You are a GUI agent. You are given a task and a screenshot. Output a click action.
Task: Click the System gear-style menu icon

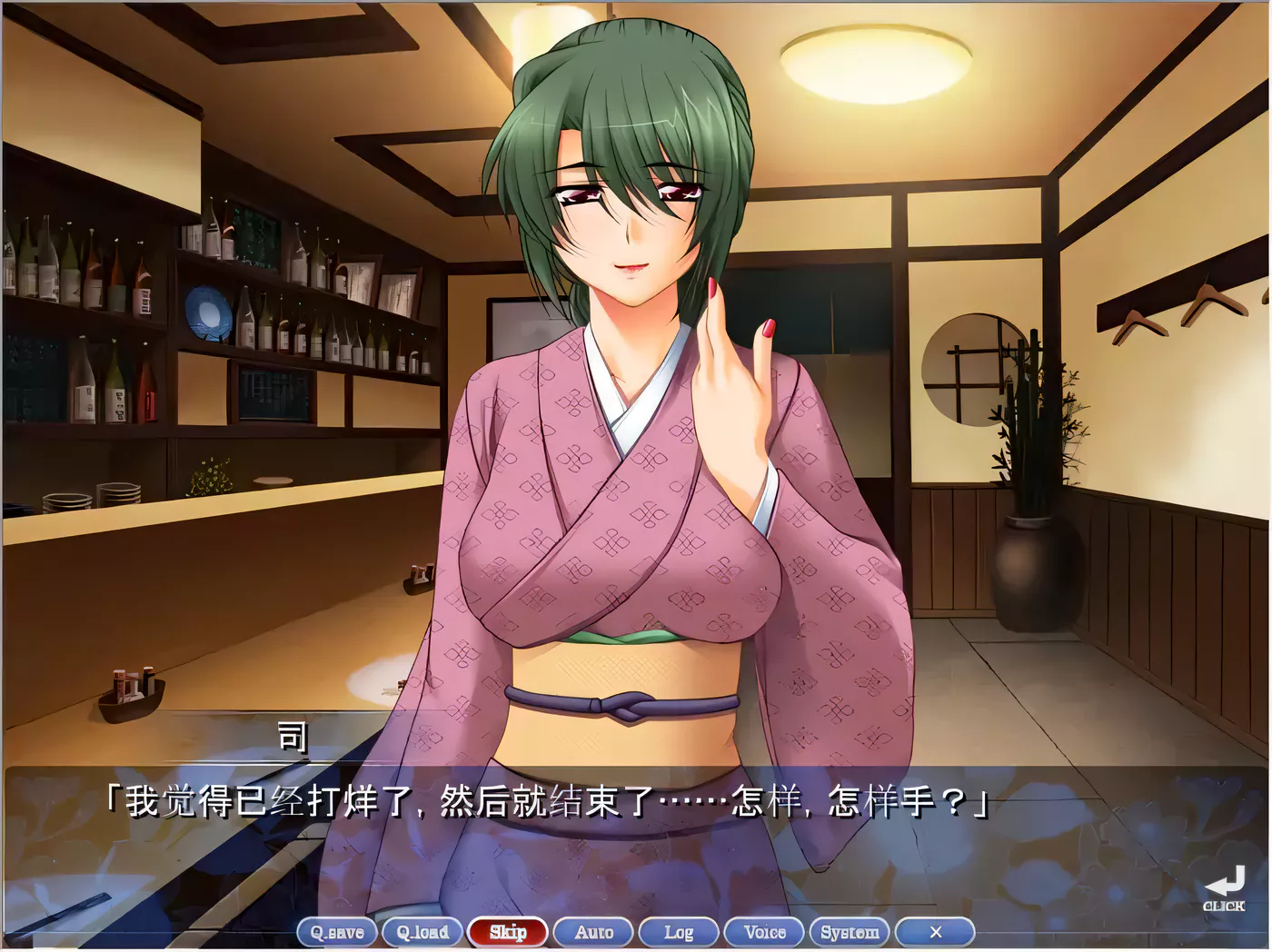[851, 932]
